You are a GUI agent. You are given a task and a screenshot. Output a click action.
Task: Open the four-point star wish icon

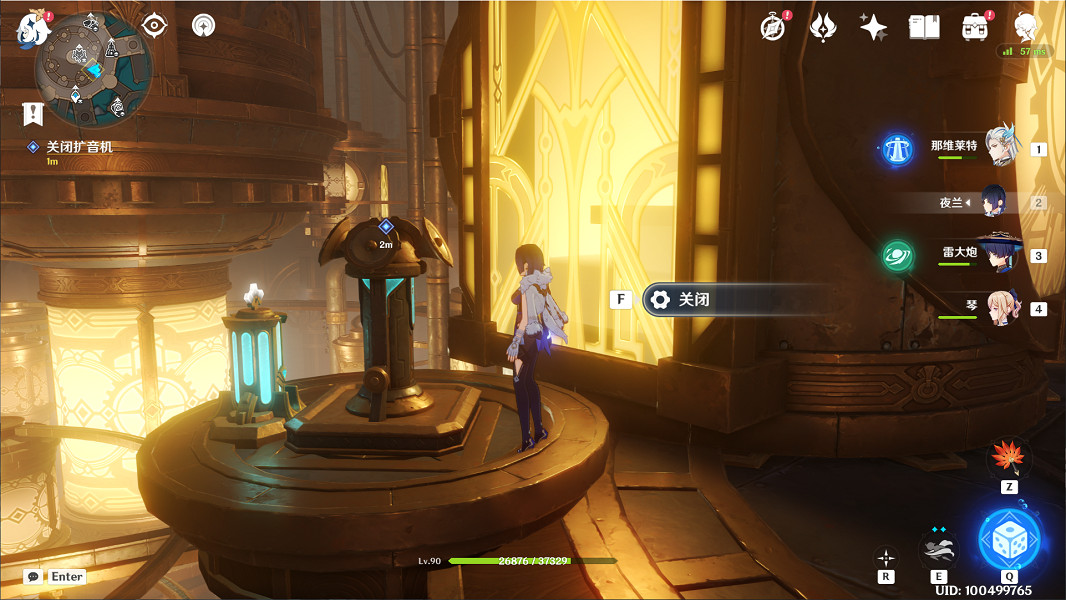pyautogui.click(x=873, y=28)
